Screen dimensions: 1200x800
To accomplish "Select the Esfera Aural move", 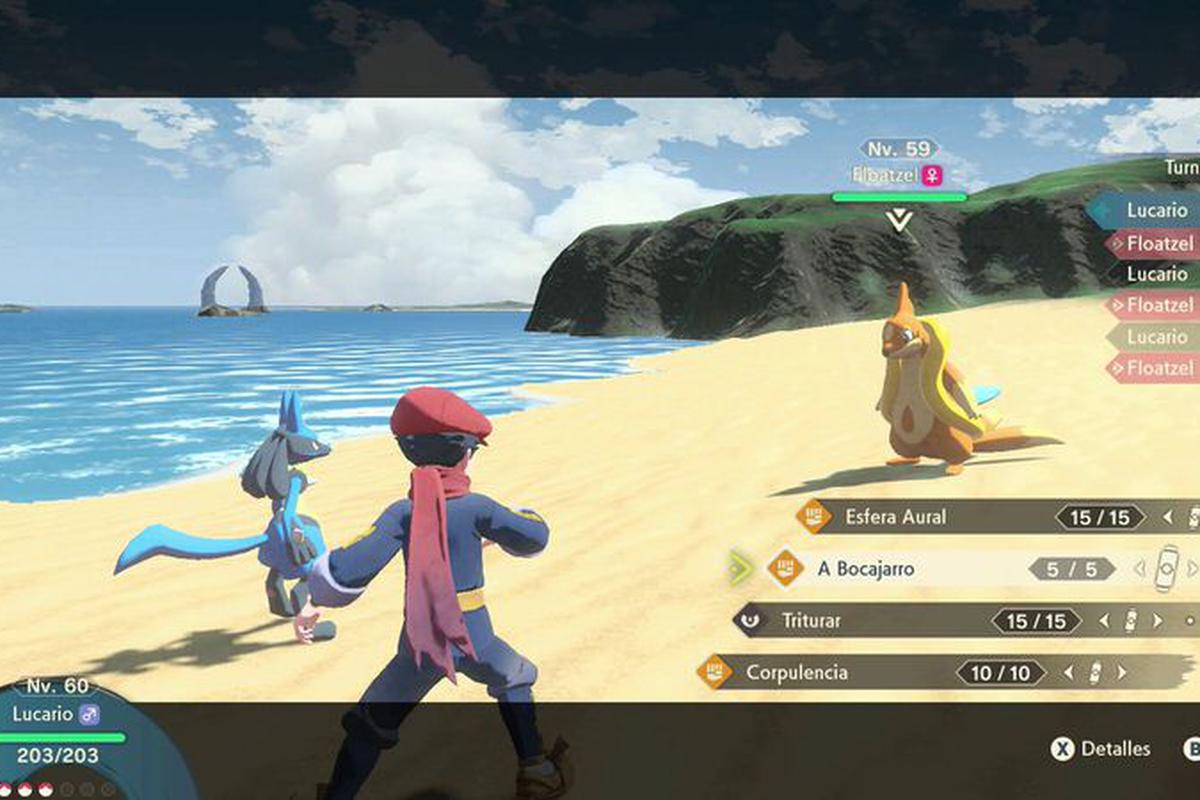I will point(895,517).
